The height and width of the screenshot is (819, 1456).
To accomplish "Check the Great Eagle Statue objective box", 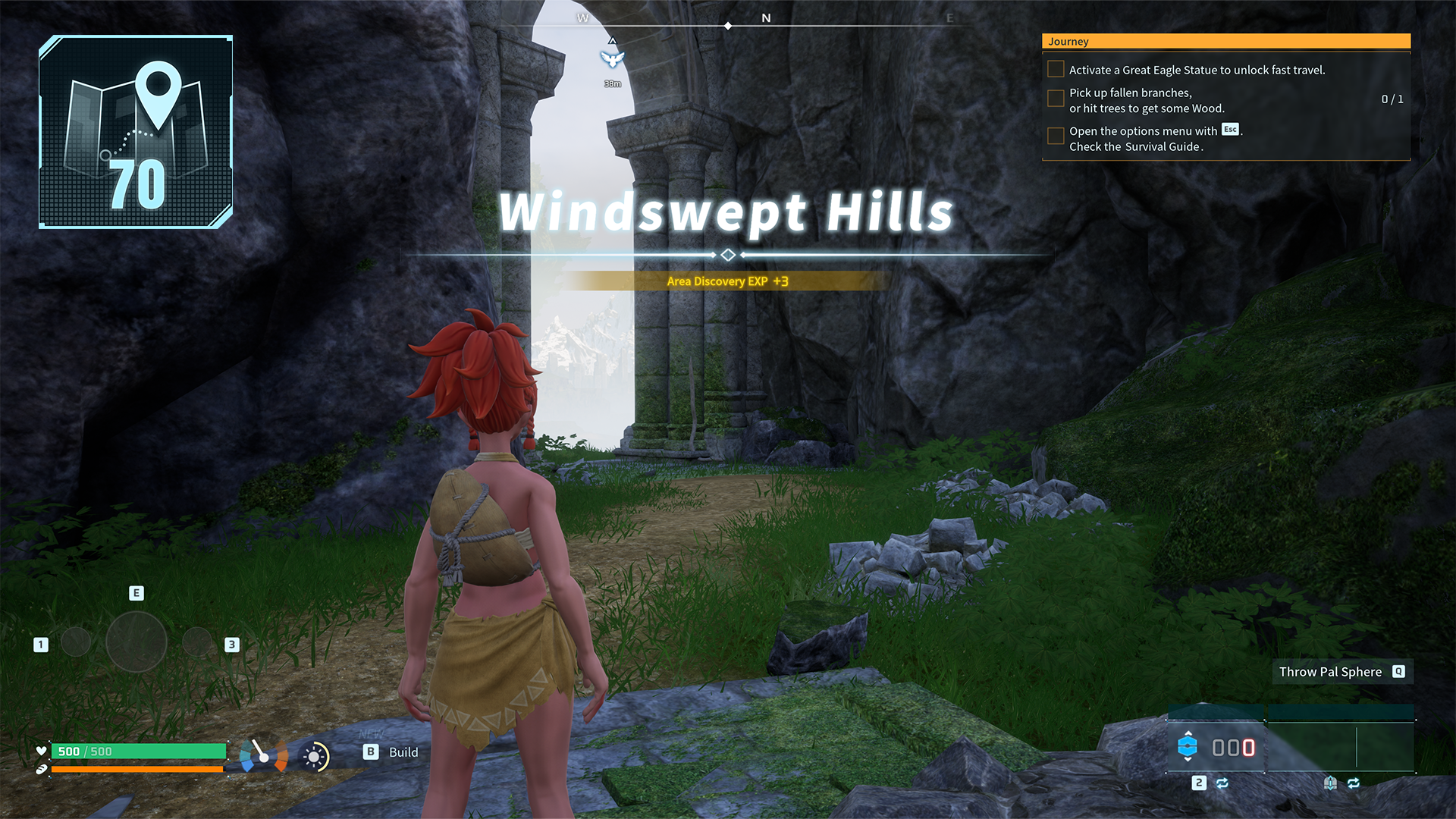I will tap(1055, 70).
